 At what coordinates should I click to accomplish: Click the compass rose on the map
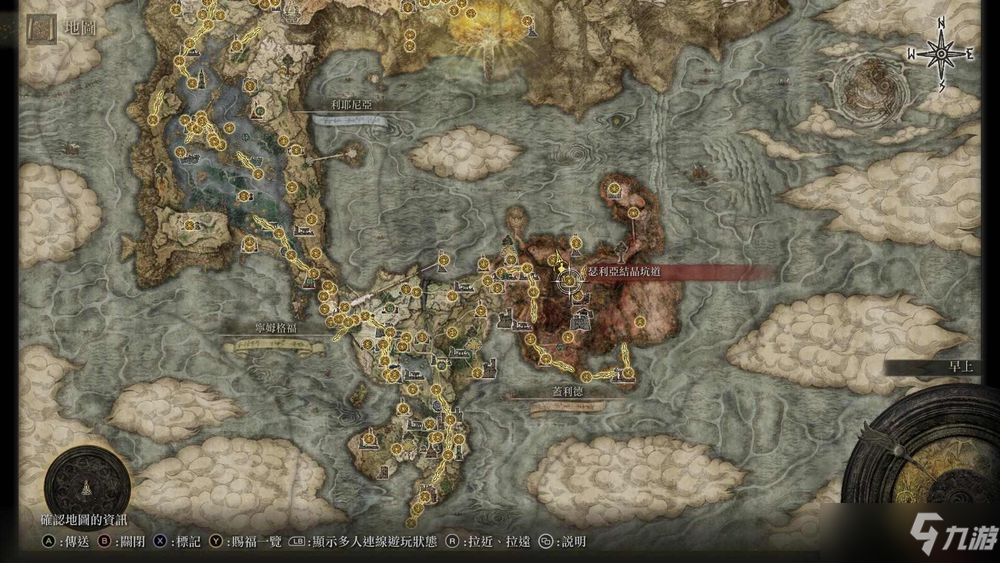[x=941, y=54]
